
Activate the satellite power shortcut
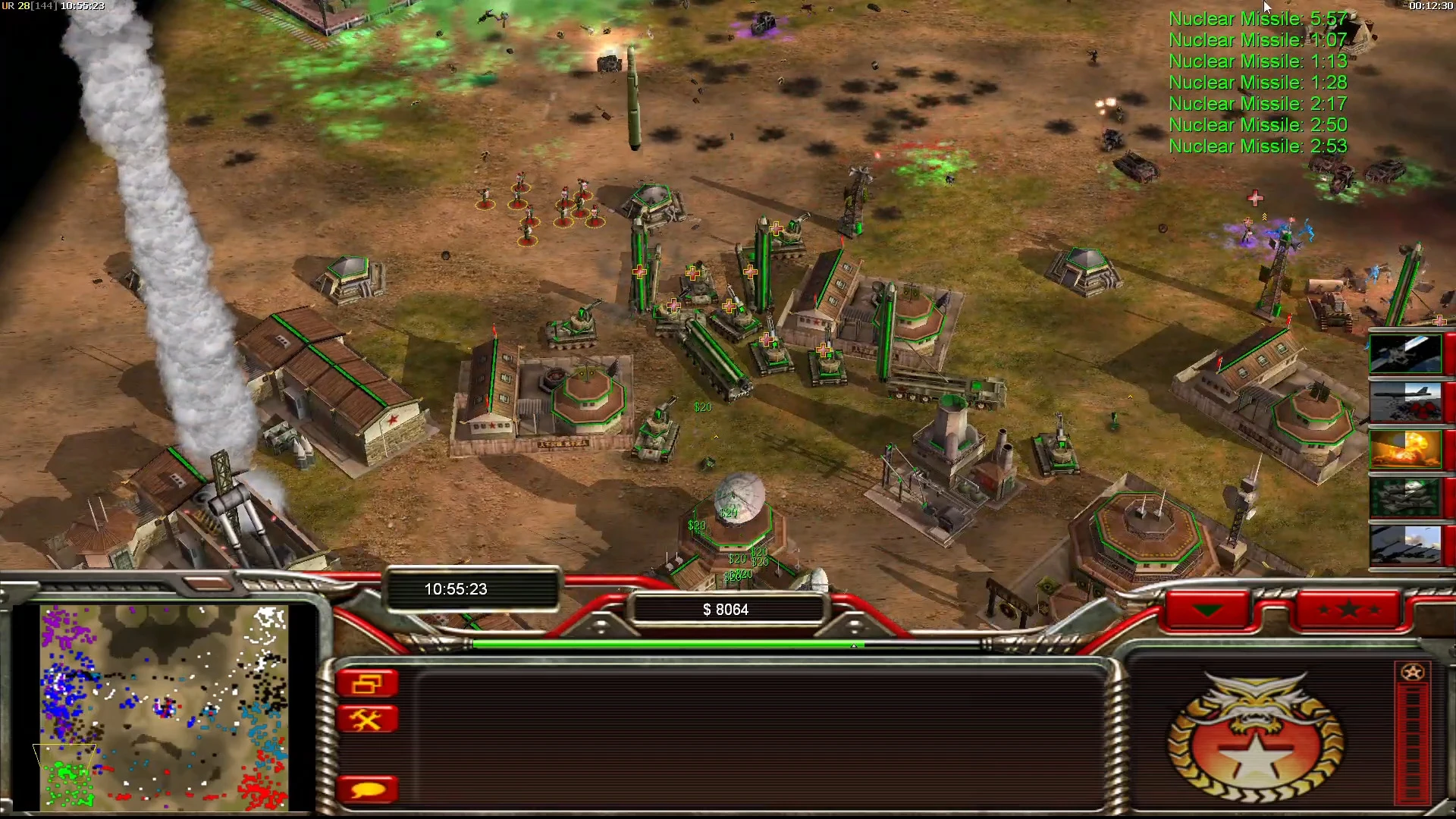(1405, 354)
